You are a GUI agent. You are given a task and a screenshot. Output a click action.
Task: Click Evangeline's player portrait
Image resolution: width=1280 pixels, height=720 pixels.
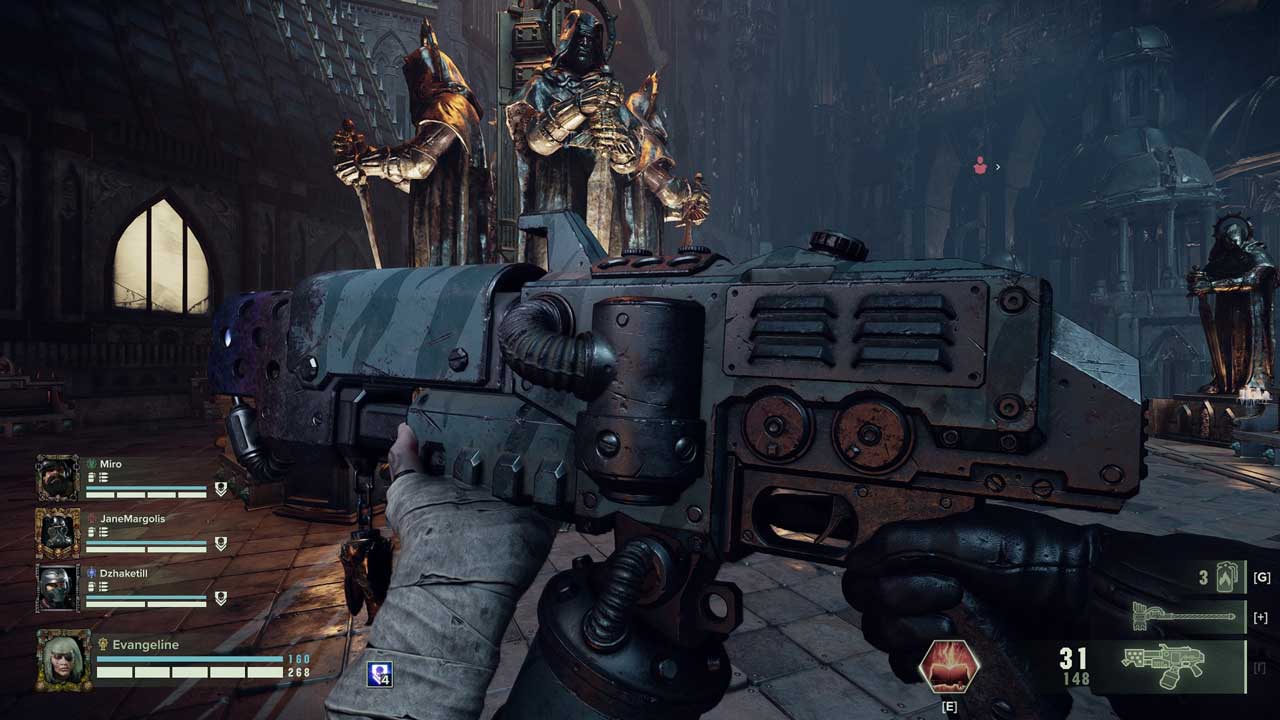pyautogui.click(x=64, y=659)
